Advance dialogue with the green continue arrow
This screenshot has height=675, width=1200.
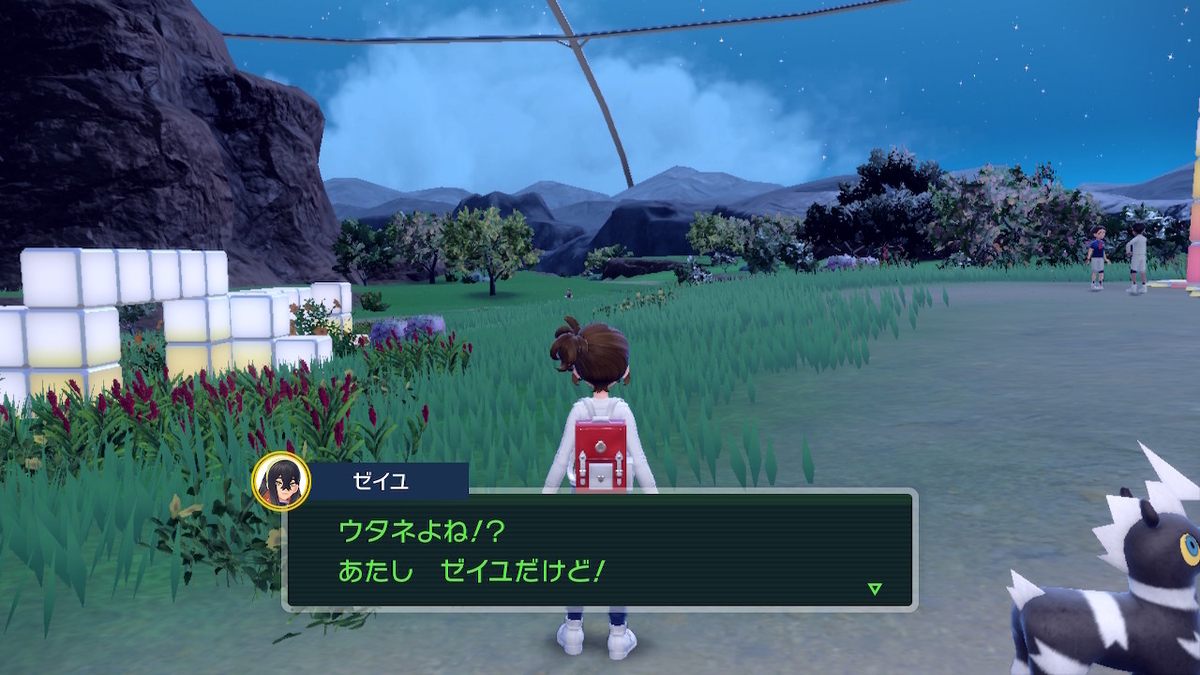(875, 589)
